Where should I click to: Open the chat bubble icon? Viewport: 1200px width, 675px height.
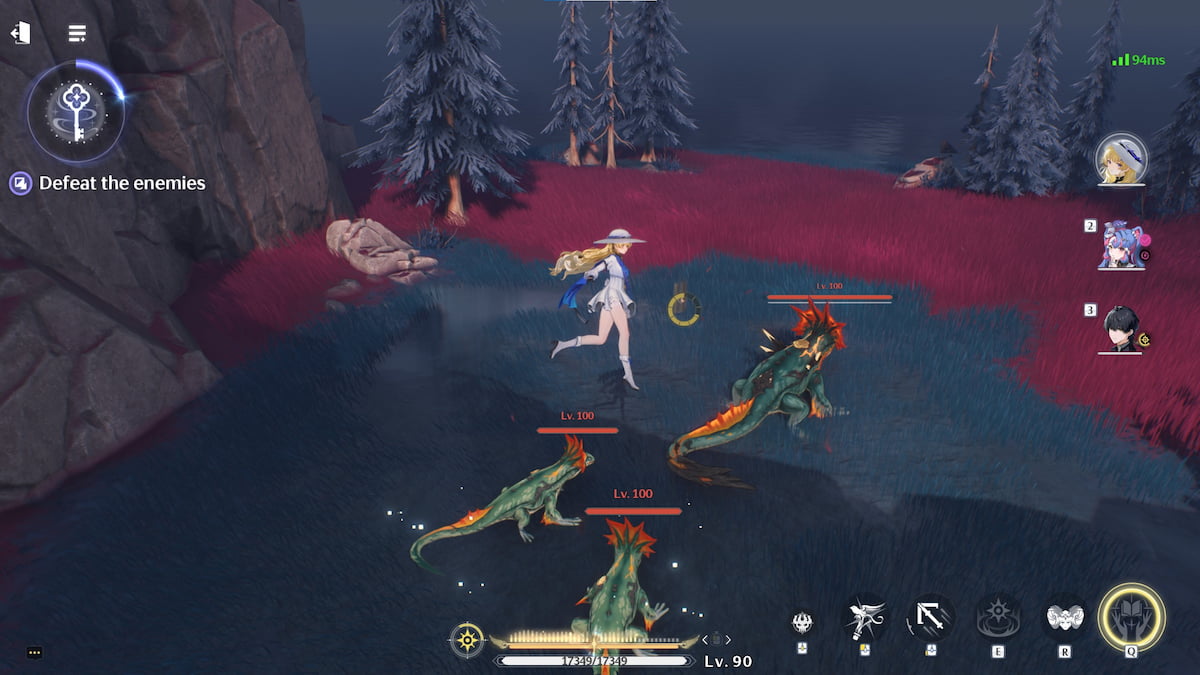coord(34,653)
